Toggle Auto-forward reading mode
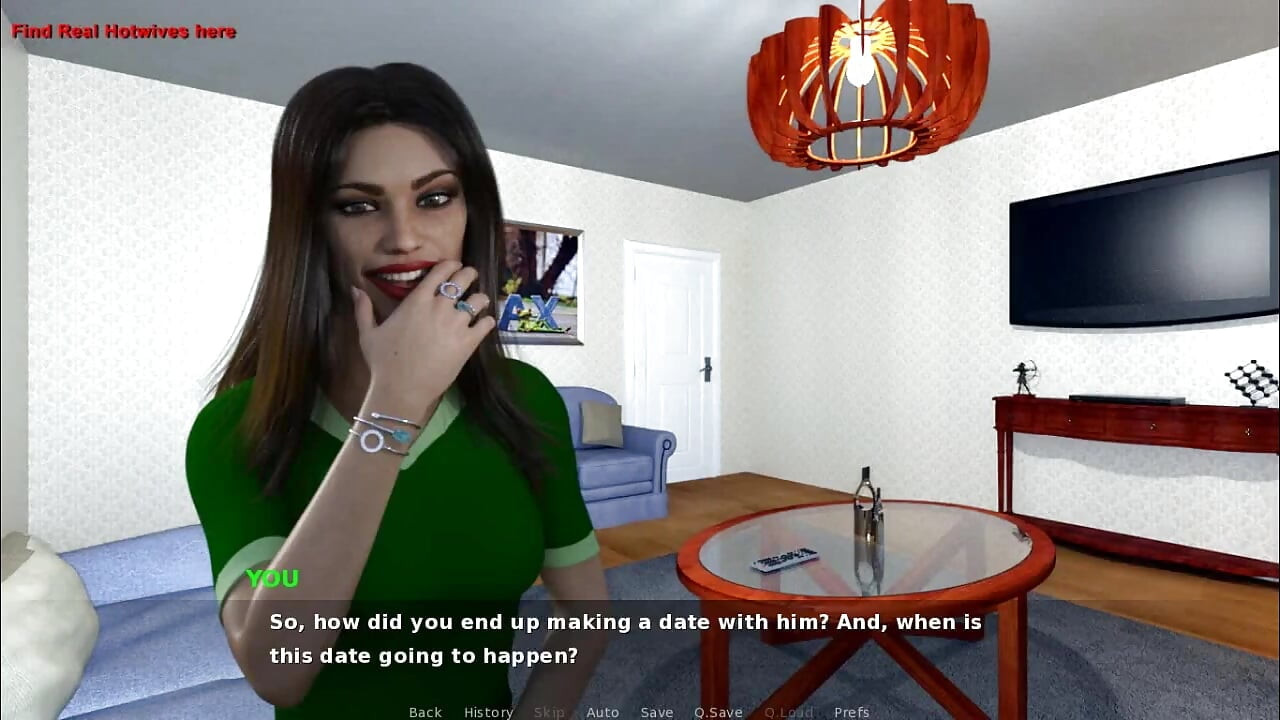 (x=603, y=711)
